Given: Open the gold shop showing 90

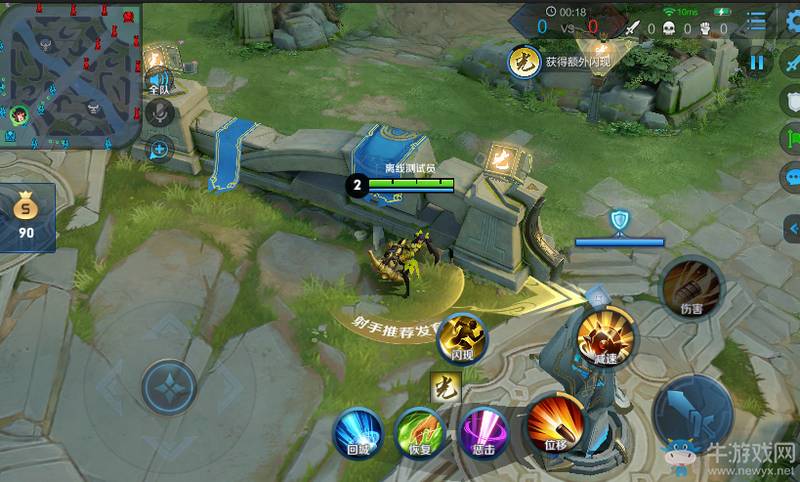Looking at the screenshot, I should (26, 215).
